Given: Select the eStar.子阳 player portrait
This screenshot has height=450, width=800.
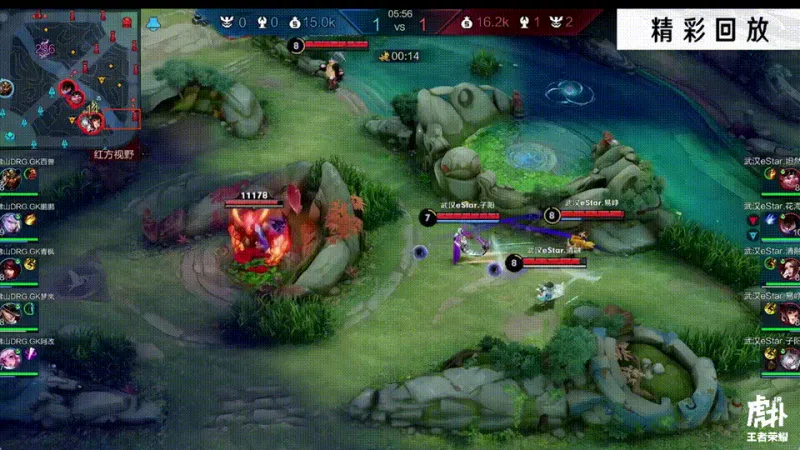Looking at the screenshot, I should tap(789, 358).
